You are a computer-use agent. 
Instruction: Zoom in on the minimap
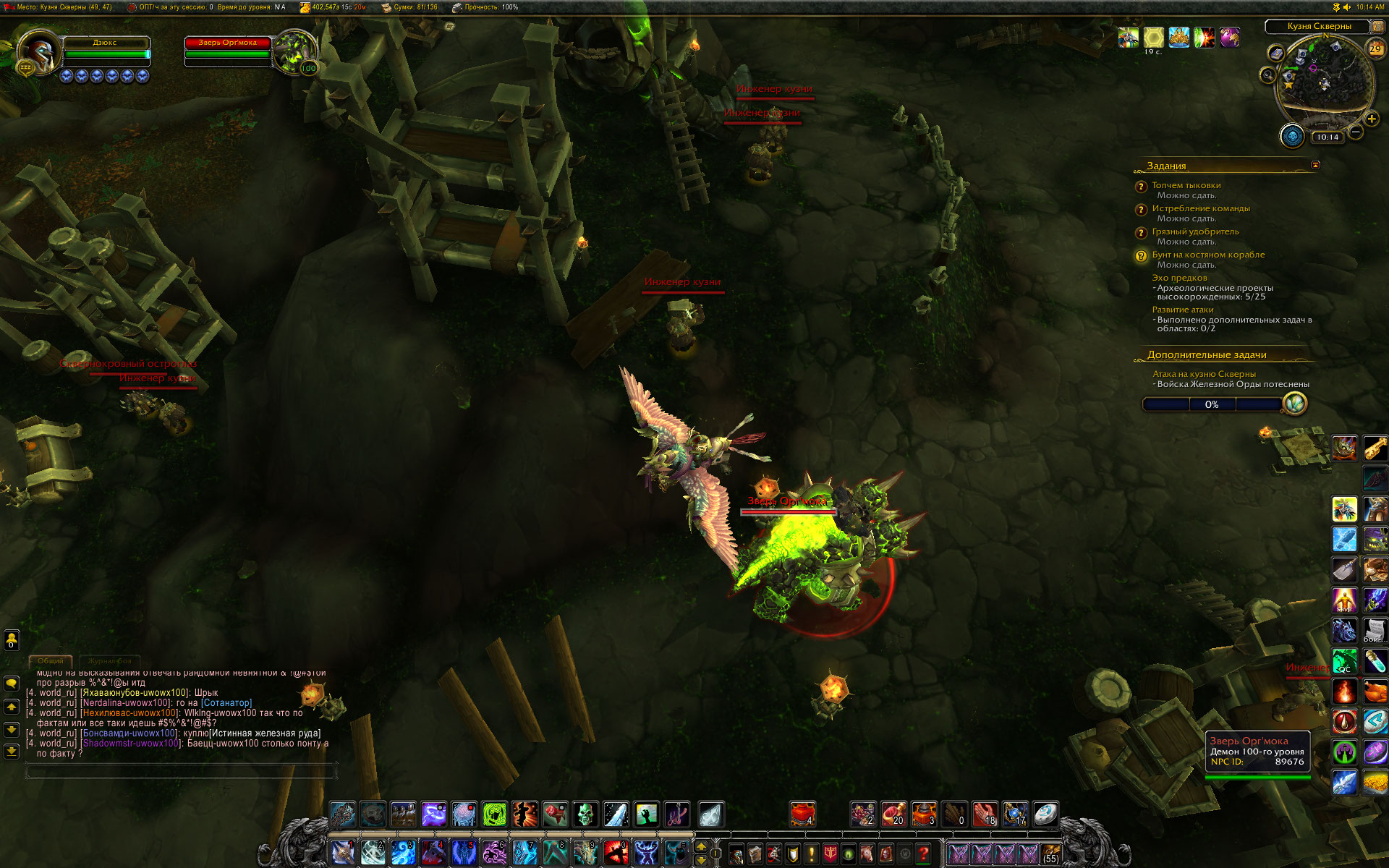pos(1371,119)
